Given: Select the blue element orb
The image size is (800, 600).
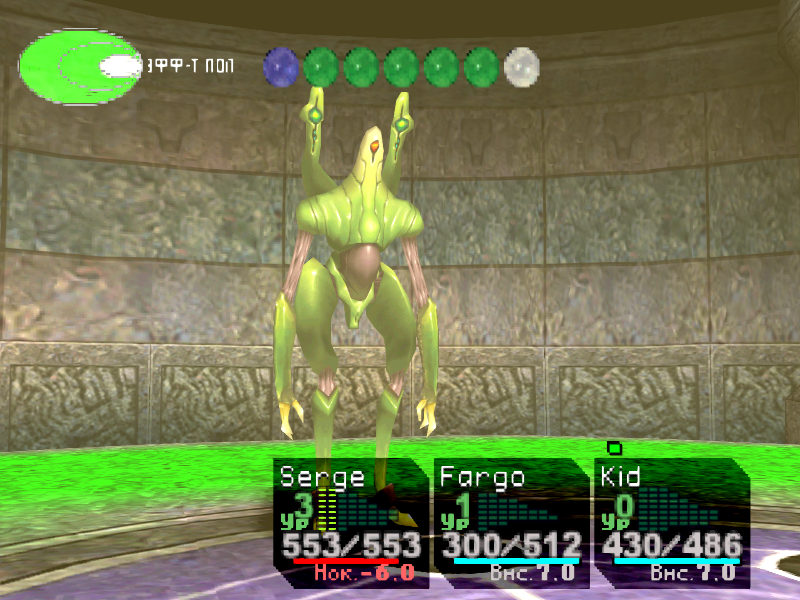Looking at the screenshot, I should (281, 67).
